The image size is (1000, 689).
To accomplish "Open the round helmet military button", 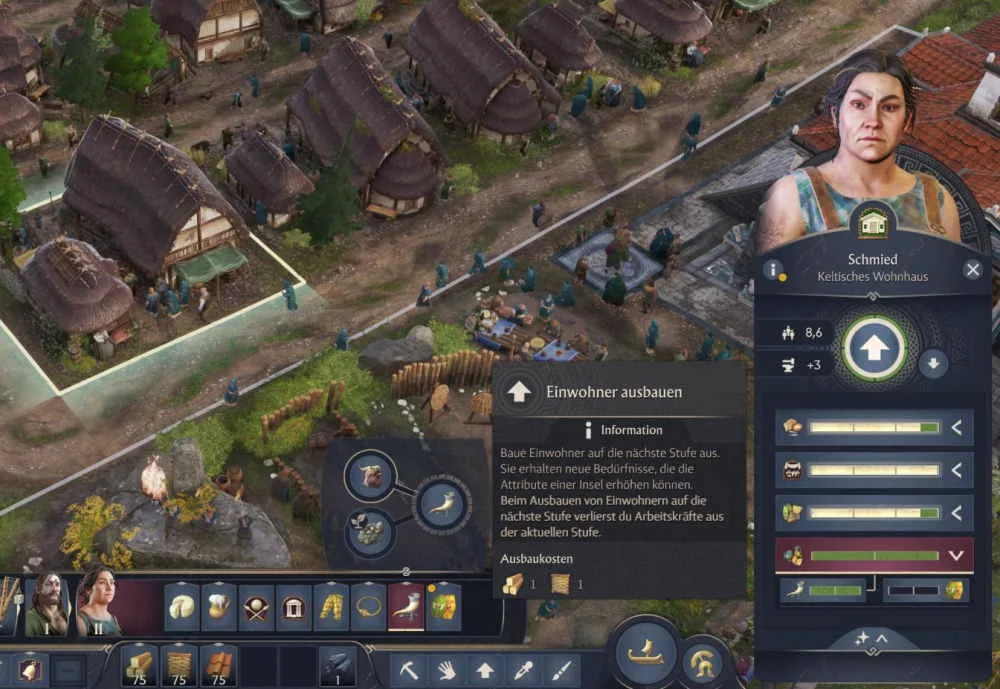I will tap(703, 661).
